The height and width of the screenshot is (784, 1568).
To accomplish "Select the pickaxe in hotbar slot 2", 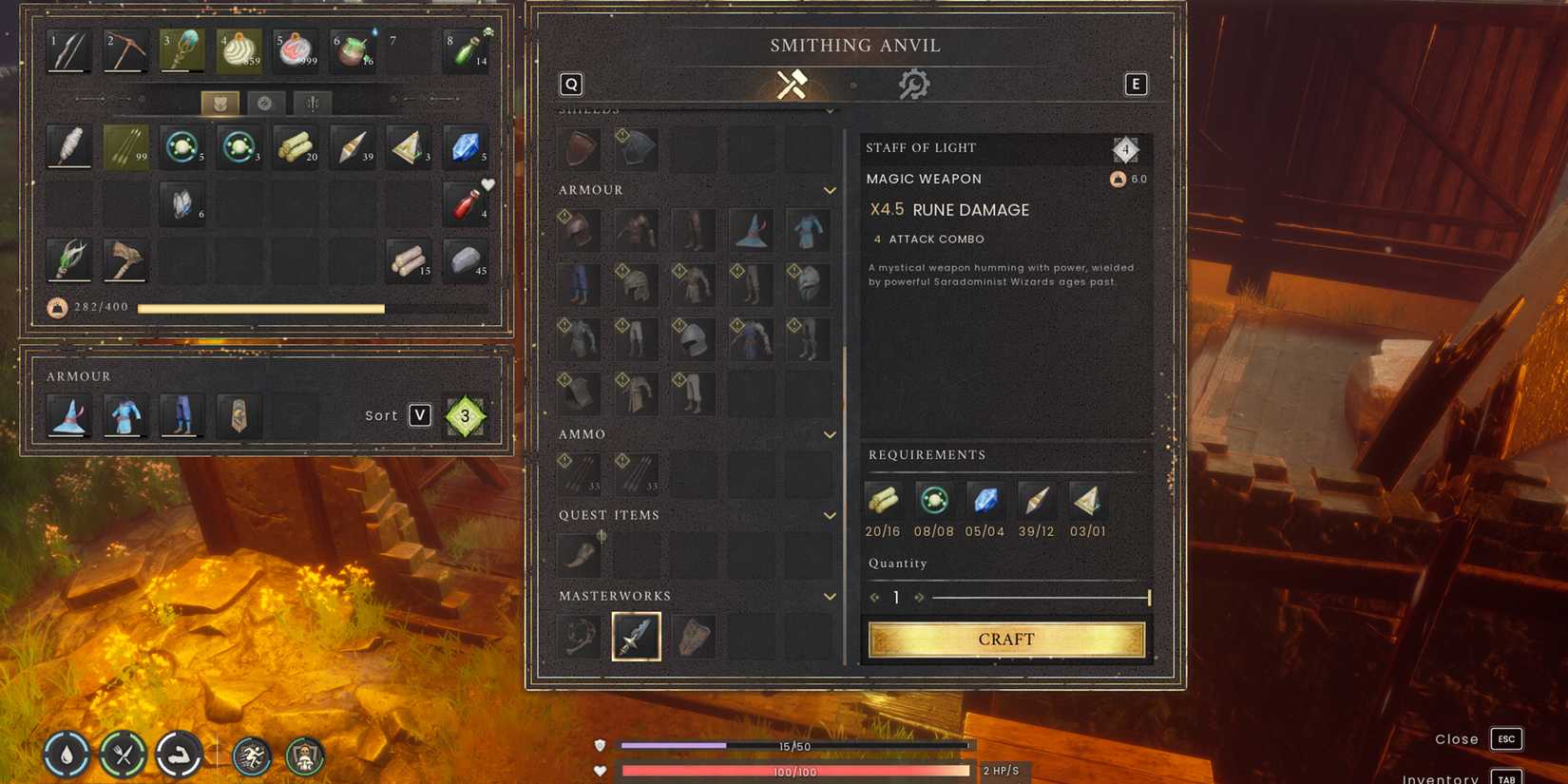I will click(x=124, y=50).
